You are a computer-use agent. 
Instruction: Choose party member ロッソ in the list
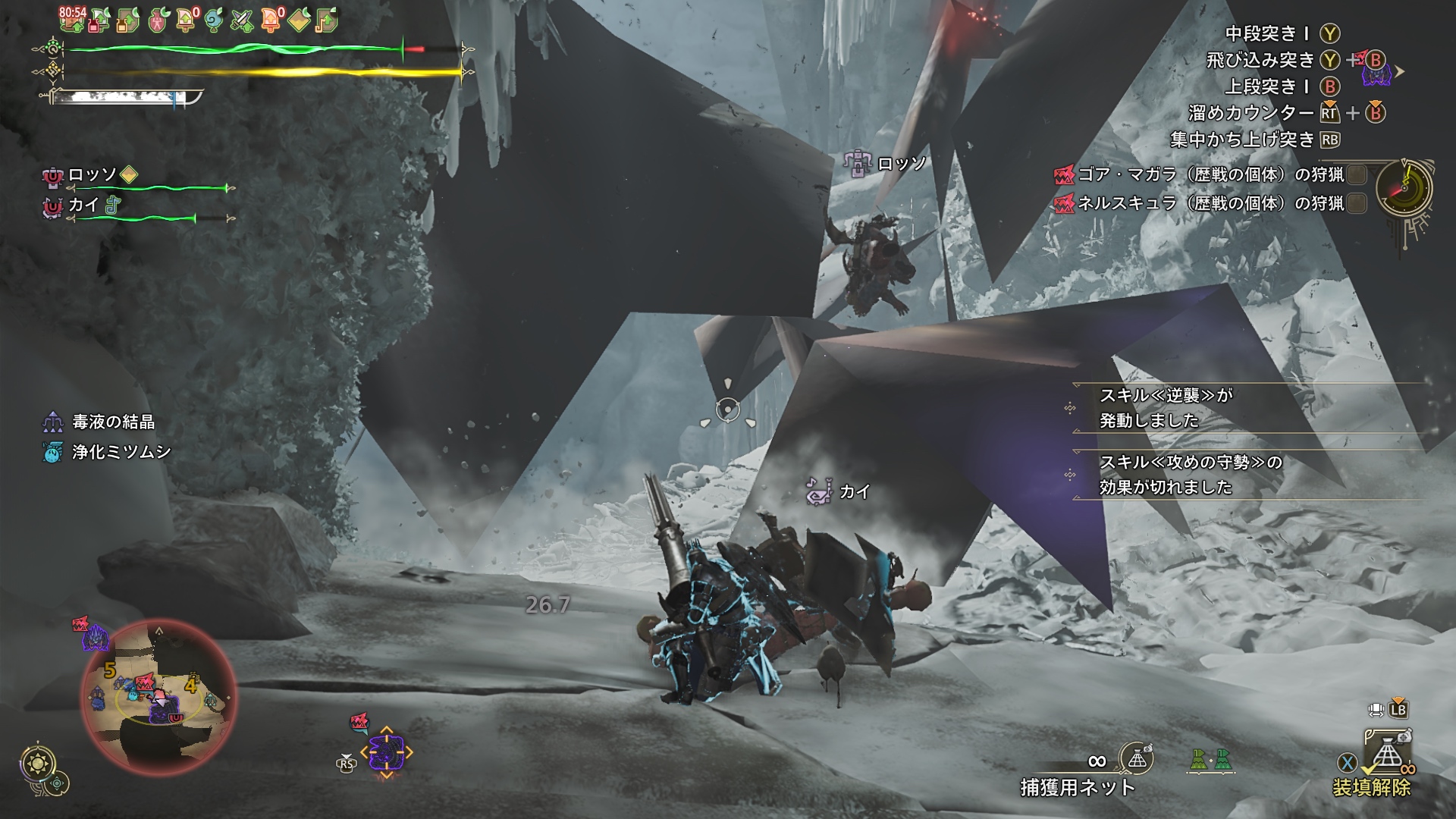click(93, 175)
